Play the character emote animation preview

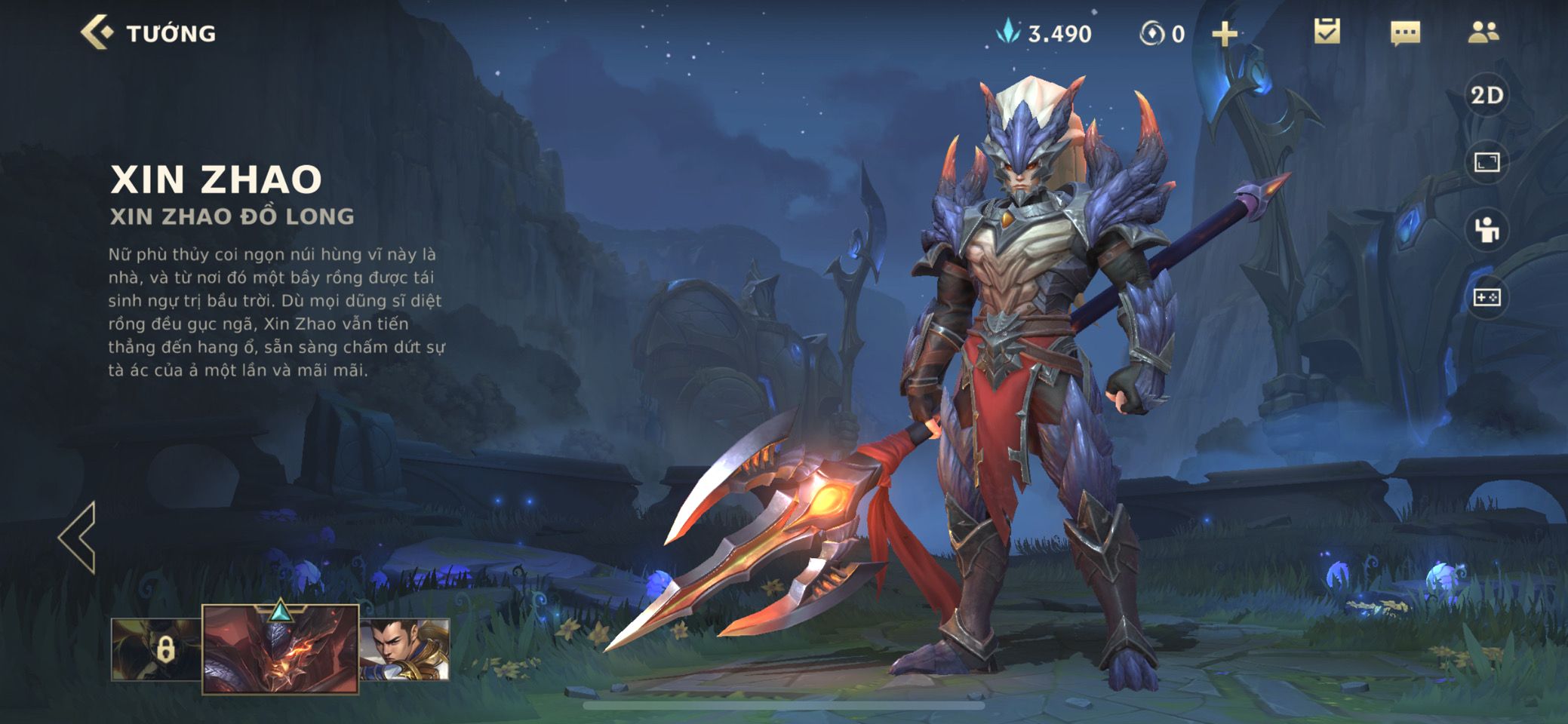[x=1487, y=230]
